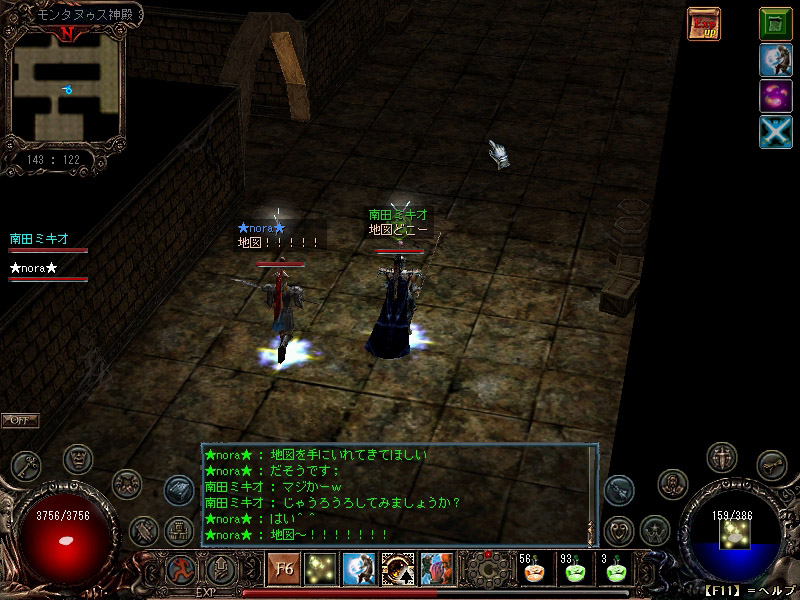800x600 pixels.
Task: Click the green scroll buff icon
Action: coord(775,23)
